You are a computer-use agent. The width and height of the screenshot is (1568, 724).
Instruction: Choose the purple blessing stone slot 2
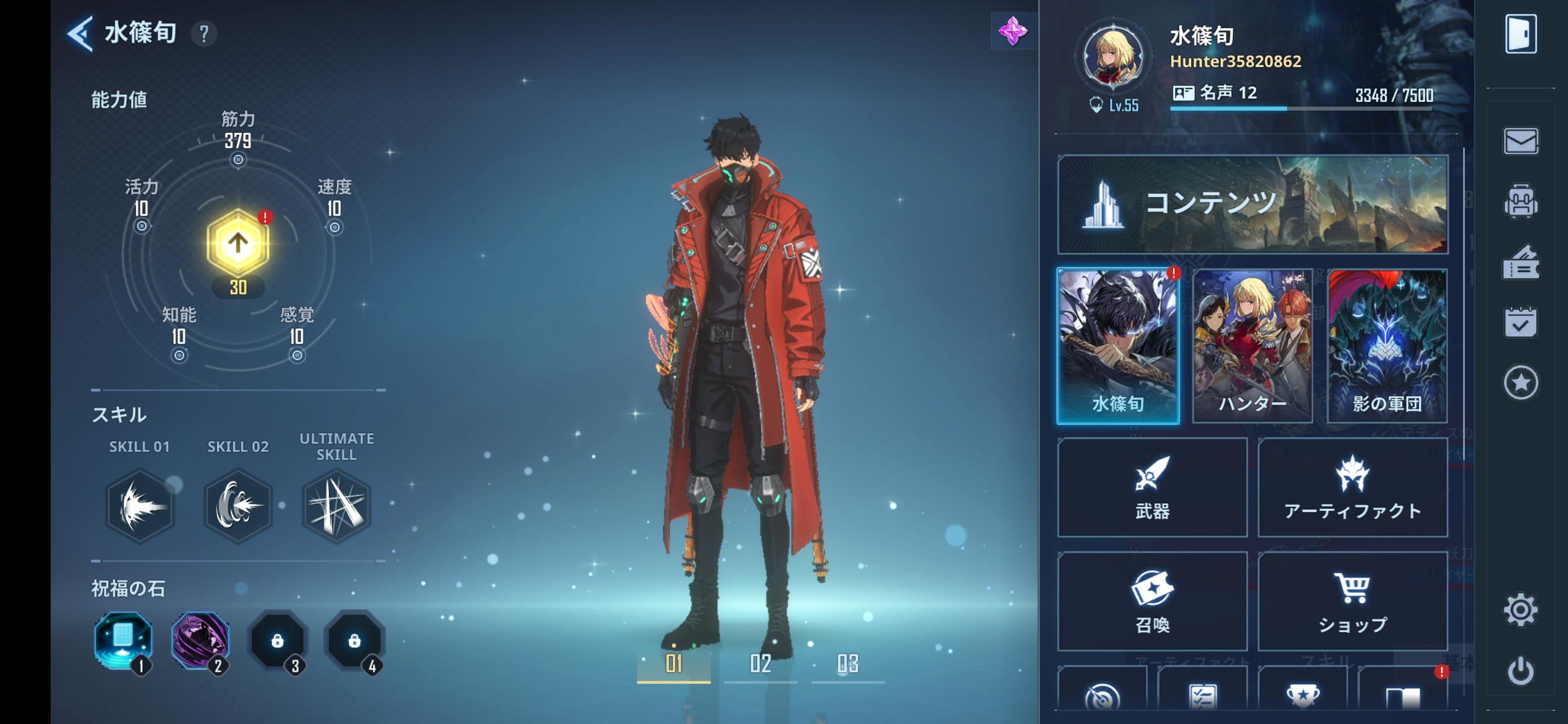tap(200, 640)
